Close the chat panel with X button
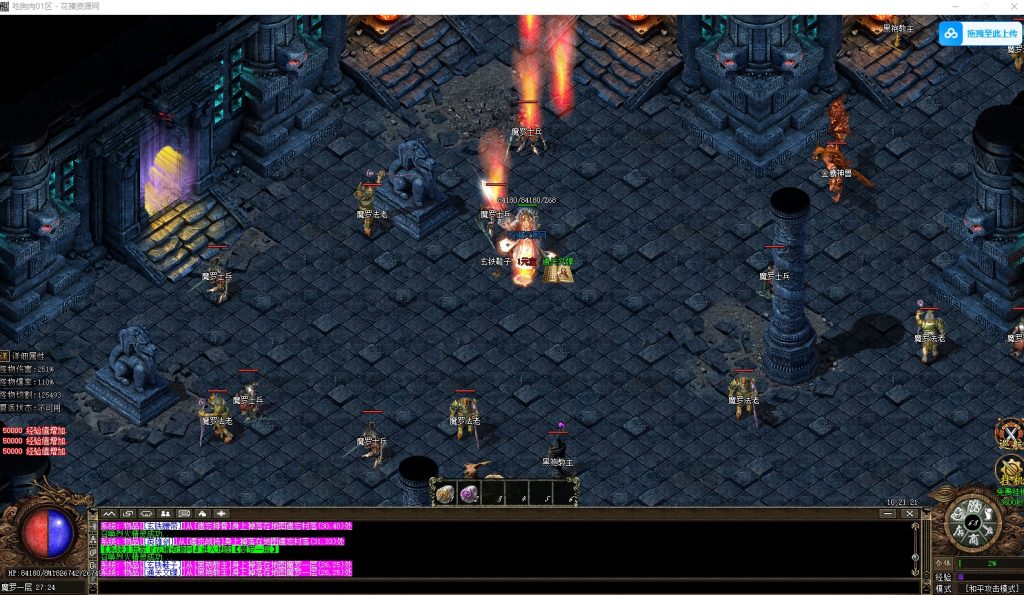Screen dimensions: 1024x595 [910, 514]
